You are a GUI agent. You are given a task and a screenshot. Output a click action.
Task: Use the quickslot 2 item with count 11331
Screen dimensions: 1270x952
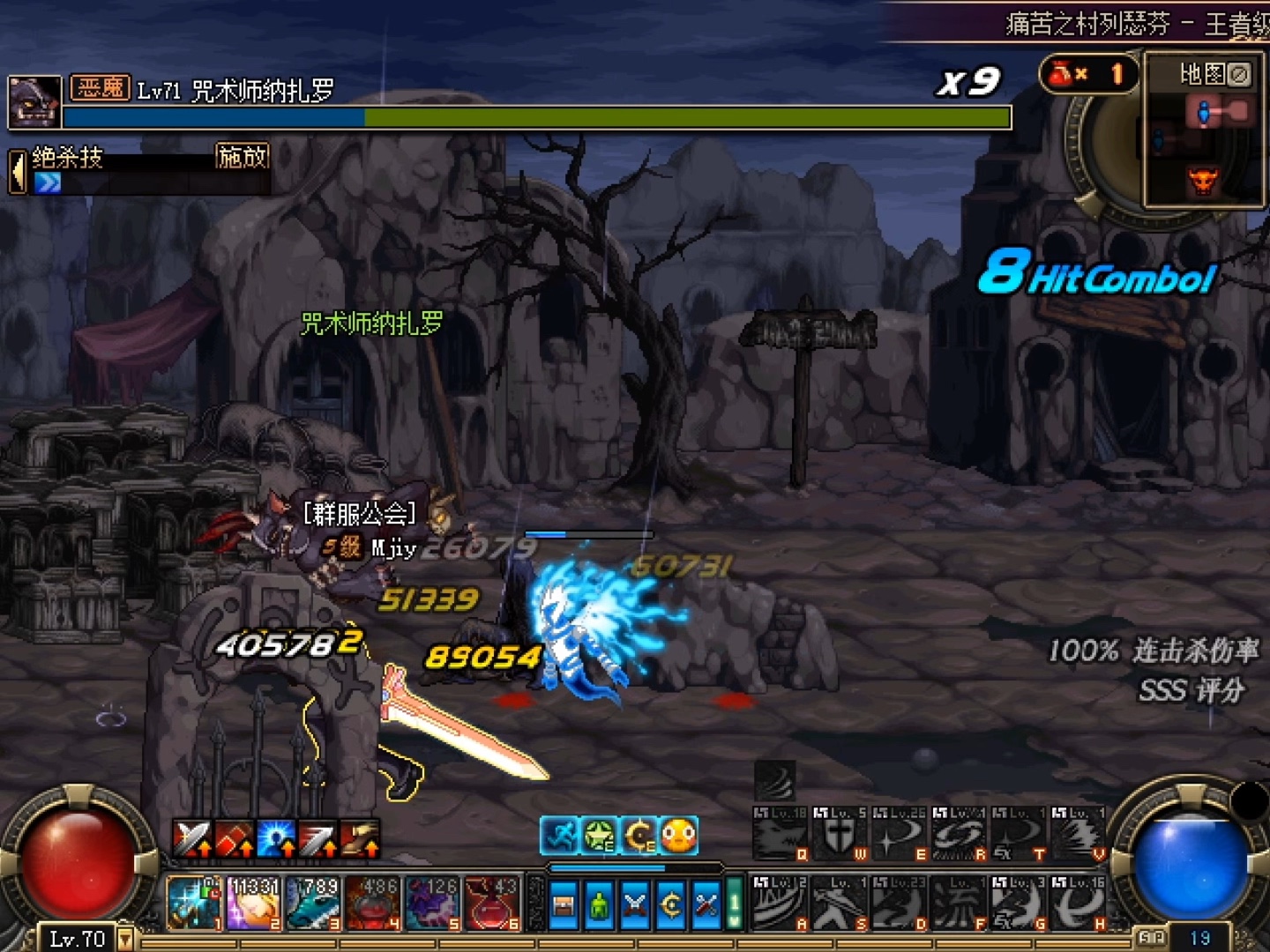(x=254, y=903)
